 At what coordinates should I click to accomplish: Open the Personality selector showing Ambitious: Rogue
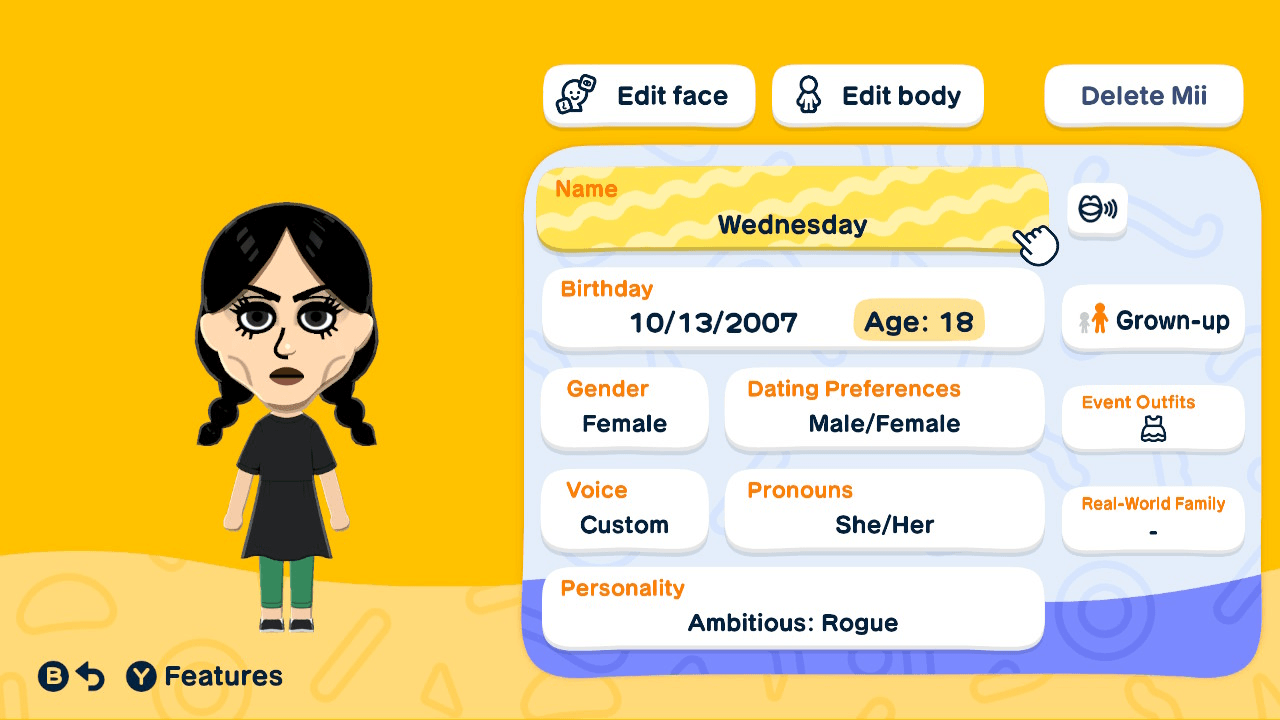[x=792, y=608]
